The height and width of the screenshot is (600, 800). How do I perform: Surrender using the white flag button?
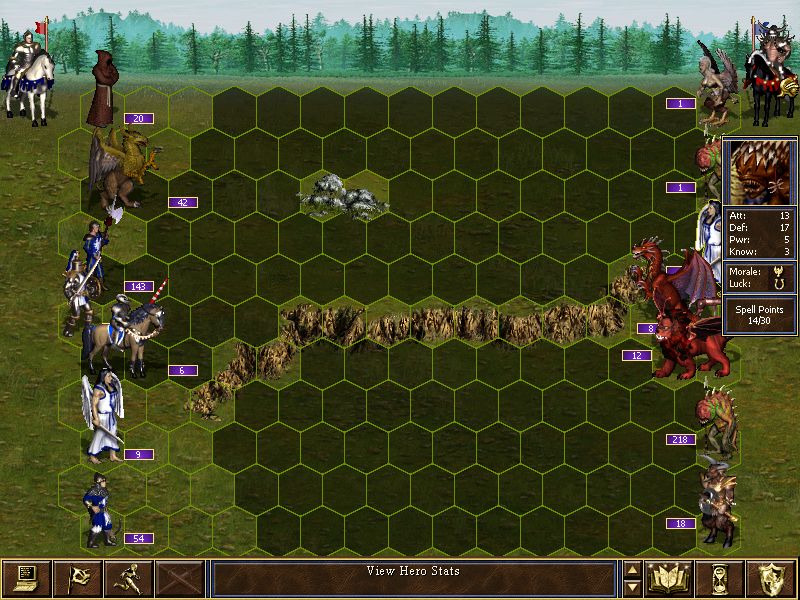click(77, 578)
